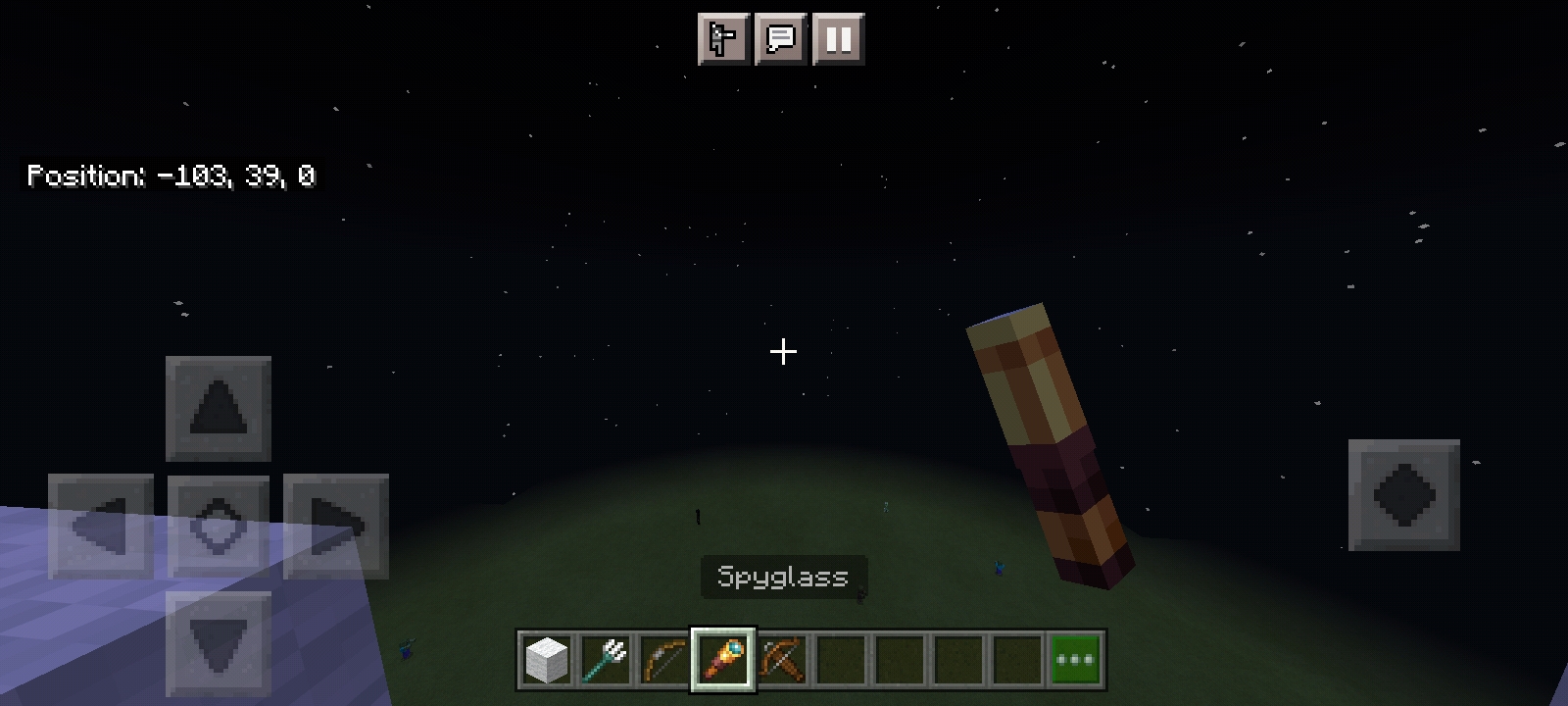
Task: Toggle sneak with the center diamond button
Action: (218, 527)
